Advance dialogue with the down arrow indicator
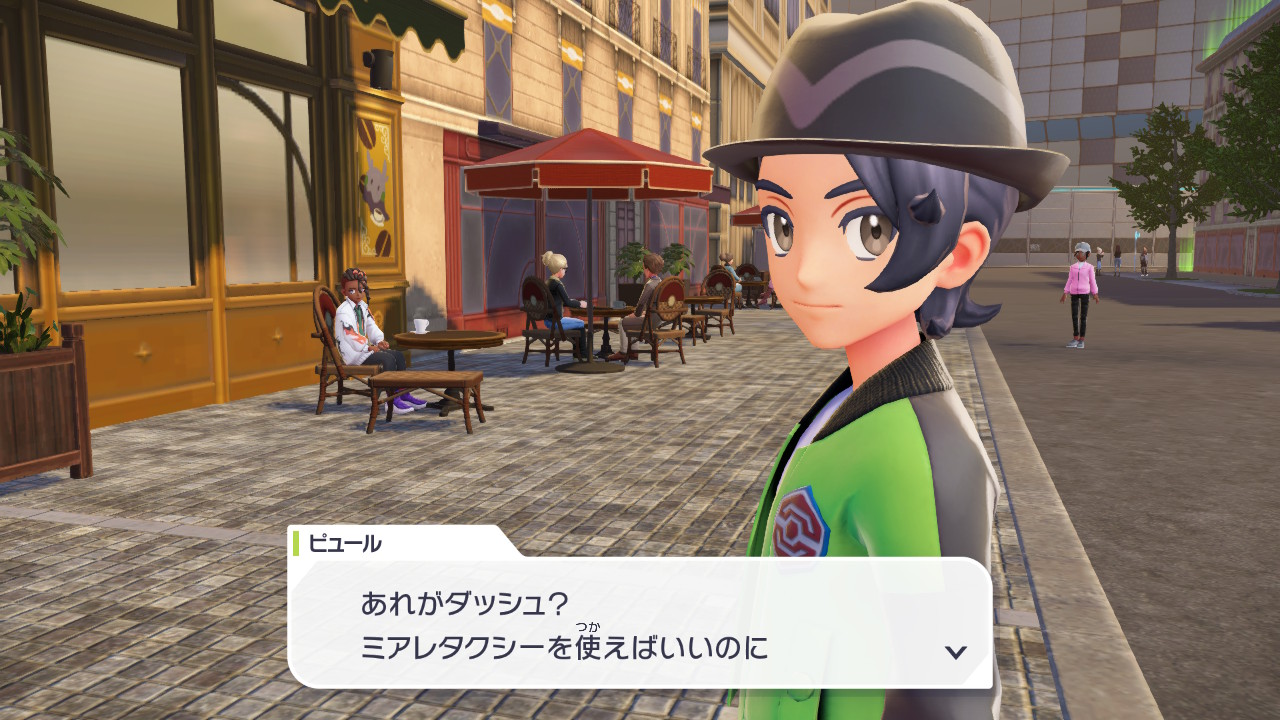This screenshot has width=1280, height=720. (x=955, y=651)
